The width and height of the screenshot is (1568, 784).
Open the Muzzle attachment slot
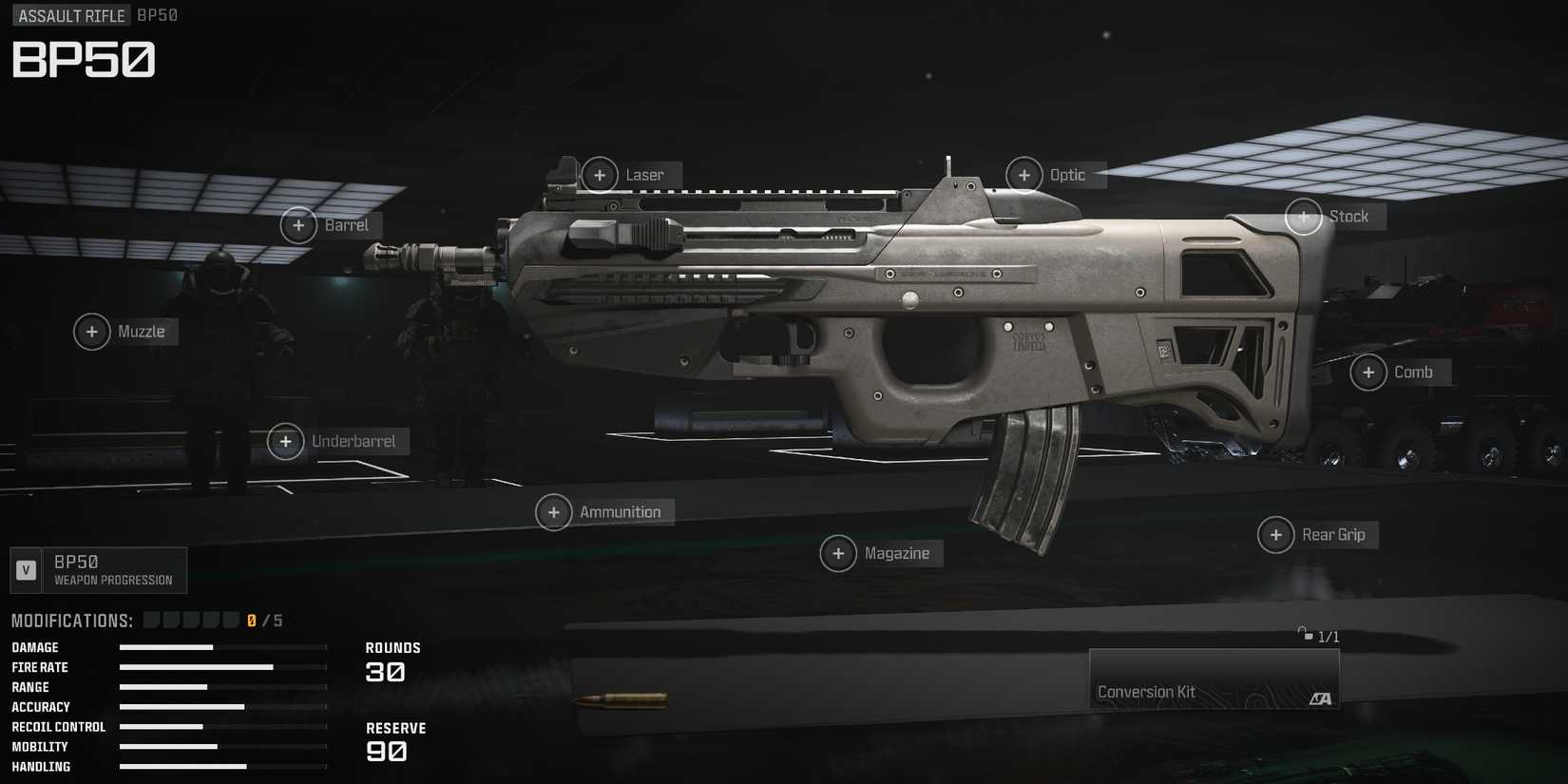pyautogui.click(x=92, y=332)
